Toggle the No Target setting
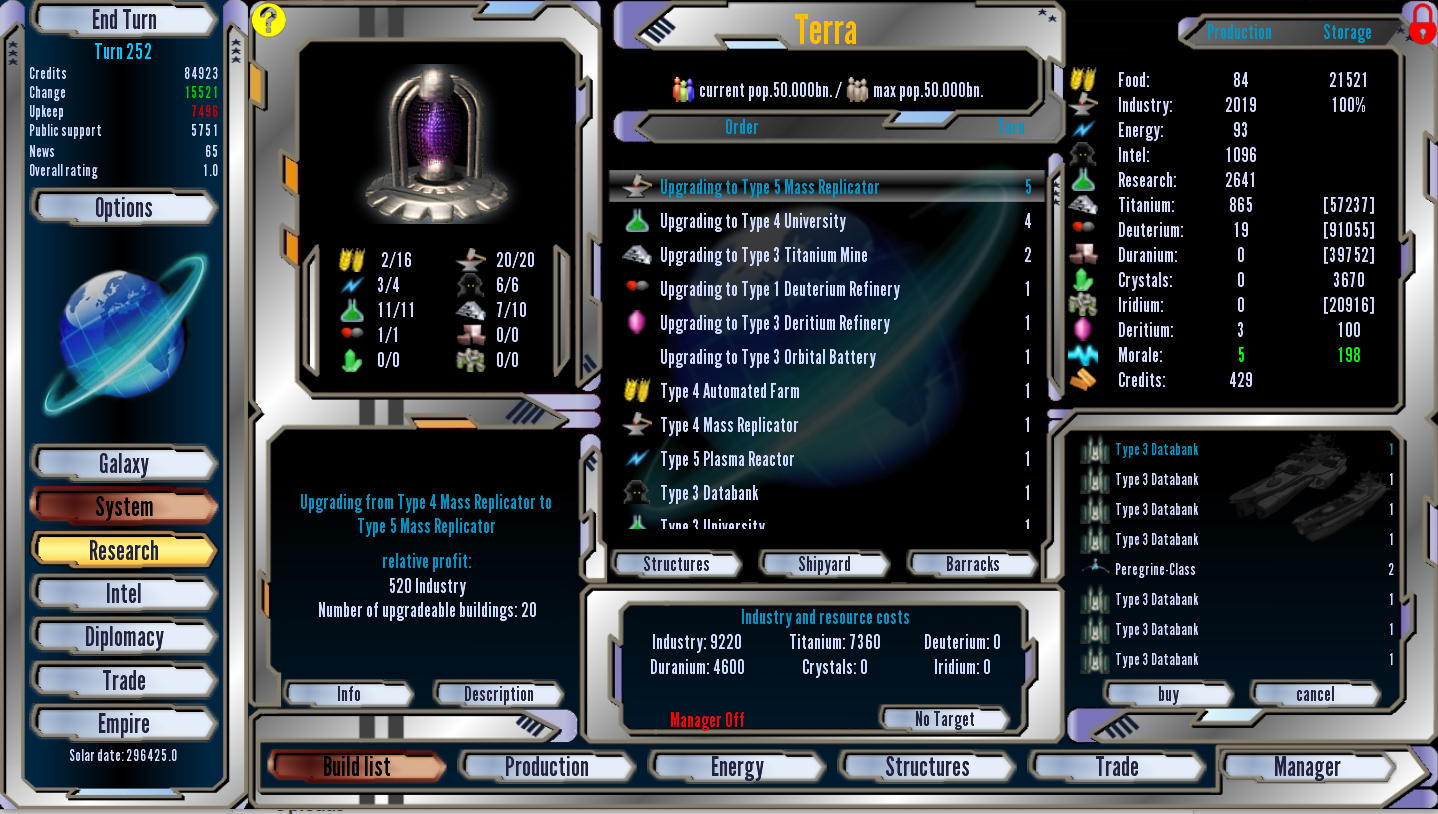The image size is (1438, 814). [x=944, y=719]
